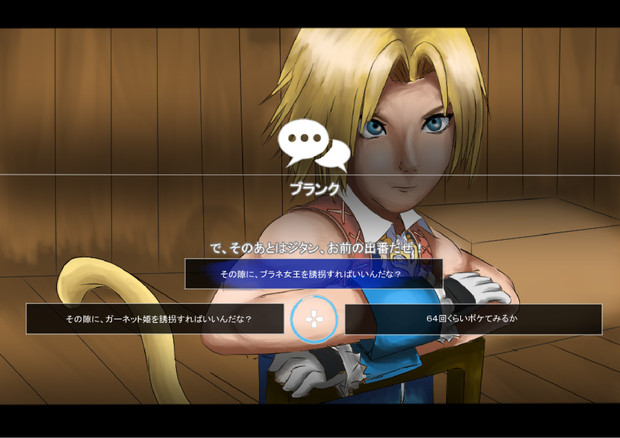Screen dimensions: 620x438
Task: Choose the reply about kidnapping Queen Brahne
Action: point(312,274)
